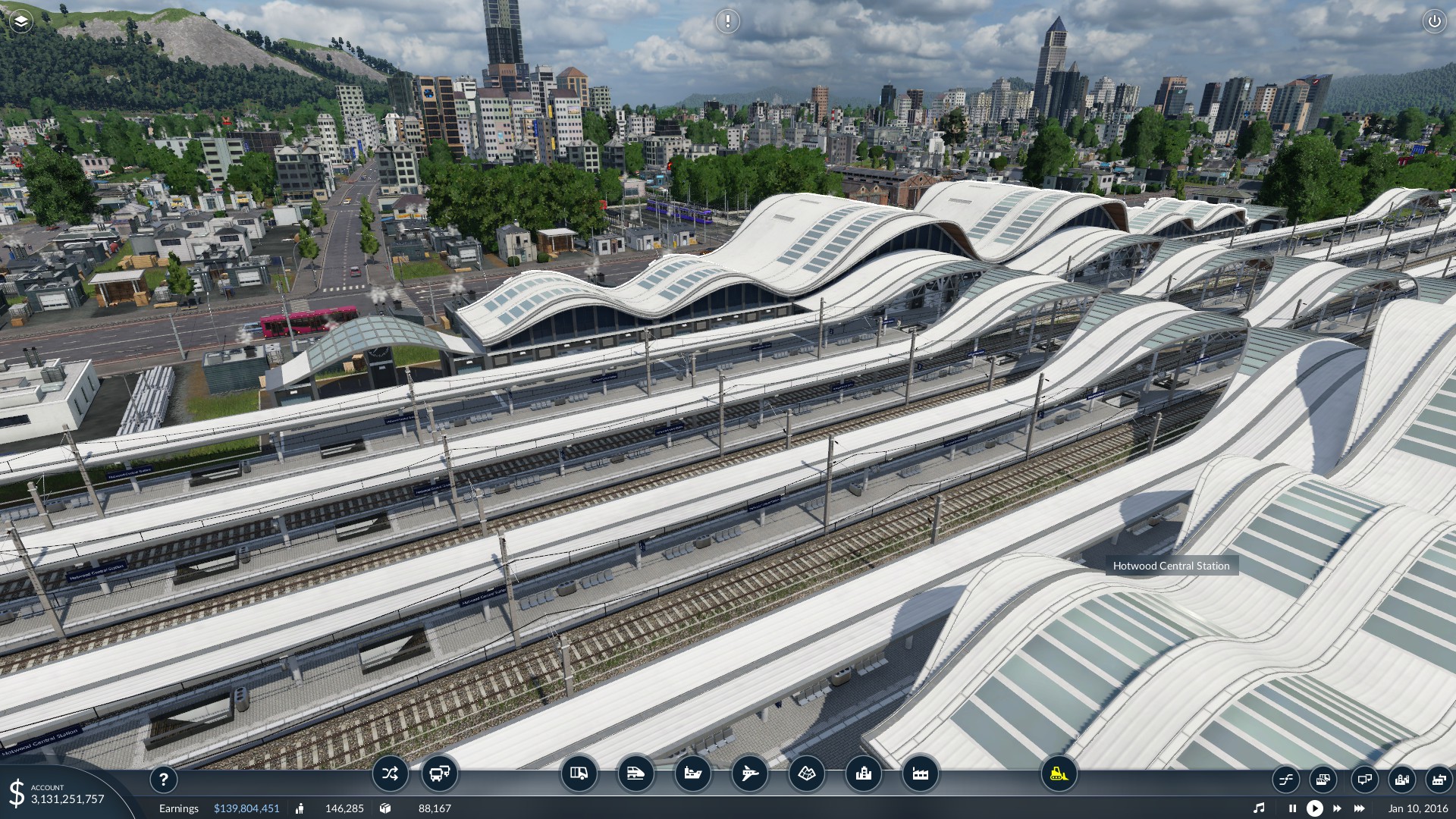1456x819 pixels.
Task: Open the map layers menu
Action: point(21,21)
